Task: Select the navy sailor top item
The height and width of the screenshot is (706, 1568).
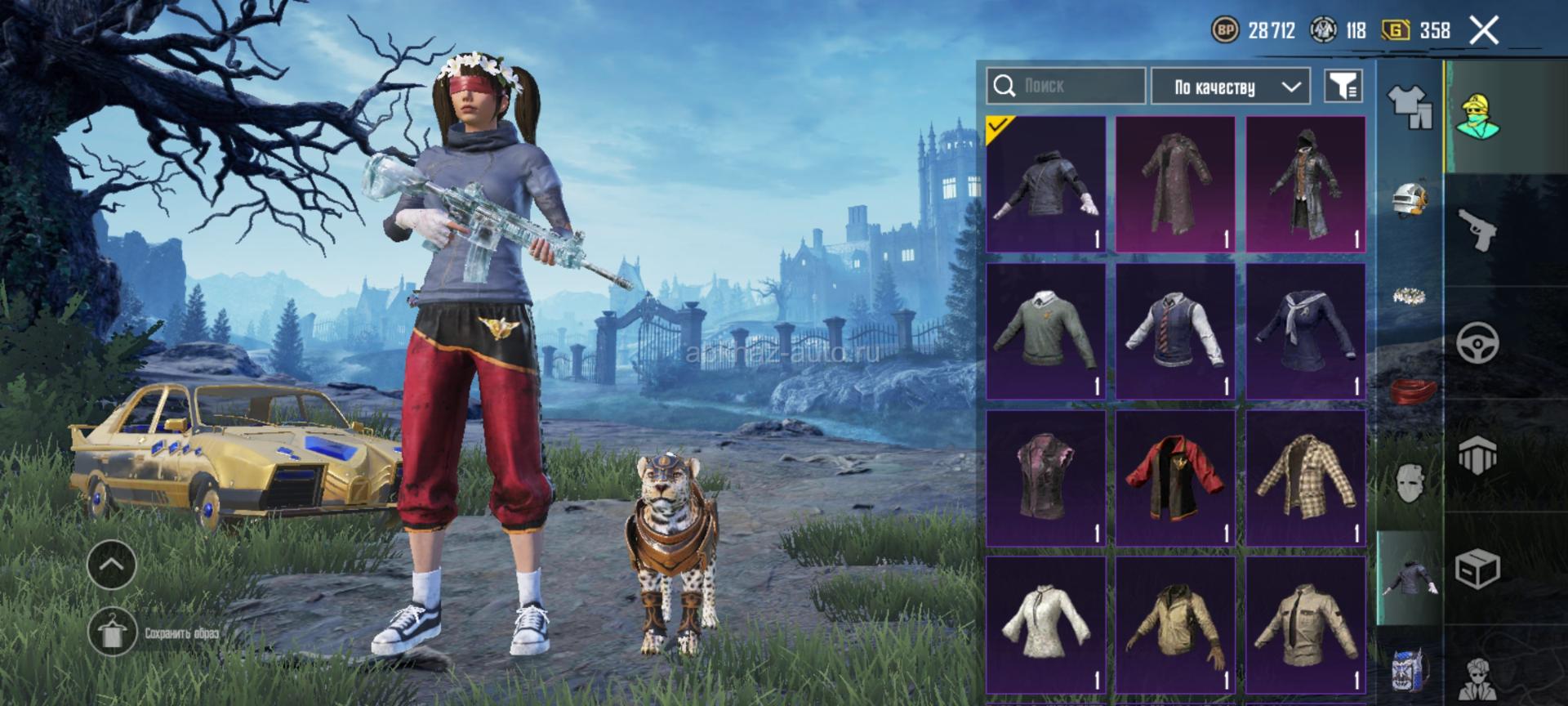Action: pos(1305,331)
